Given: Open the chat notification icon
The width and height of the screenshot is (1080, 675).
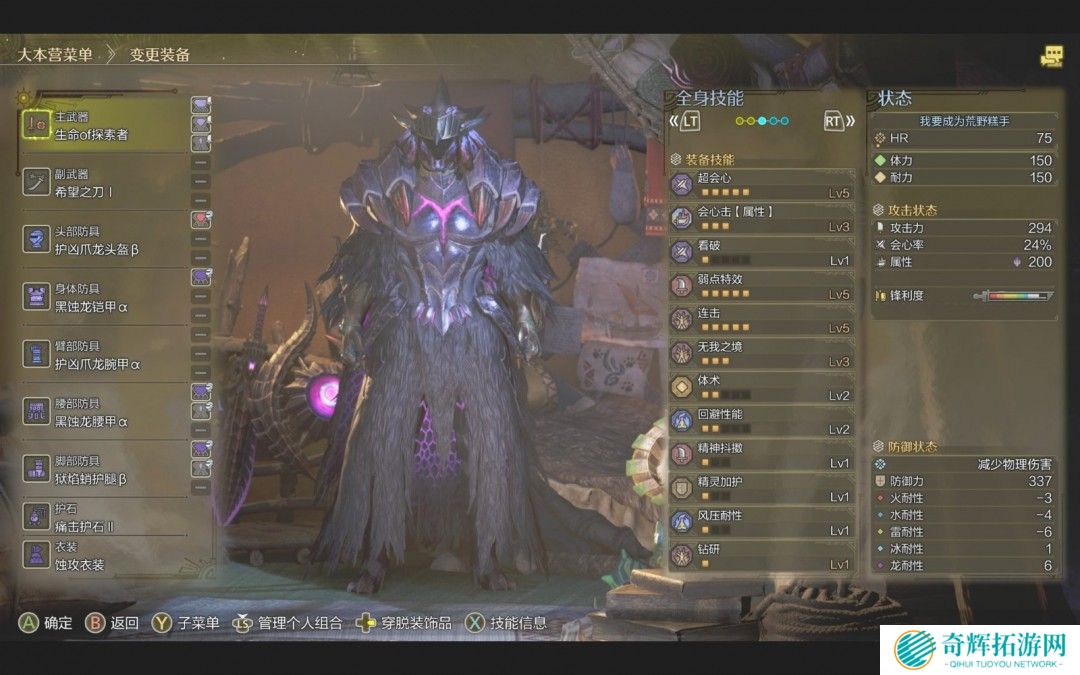Looking at the screenshot, I should [x=1051, y=56].
